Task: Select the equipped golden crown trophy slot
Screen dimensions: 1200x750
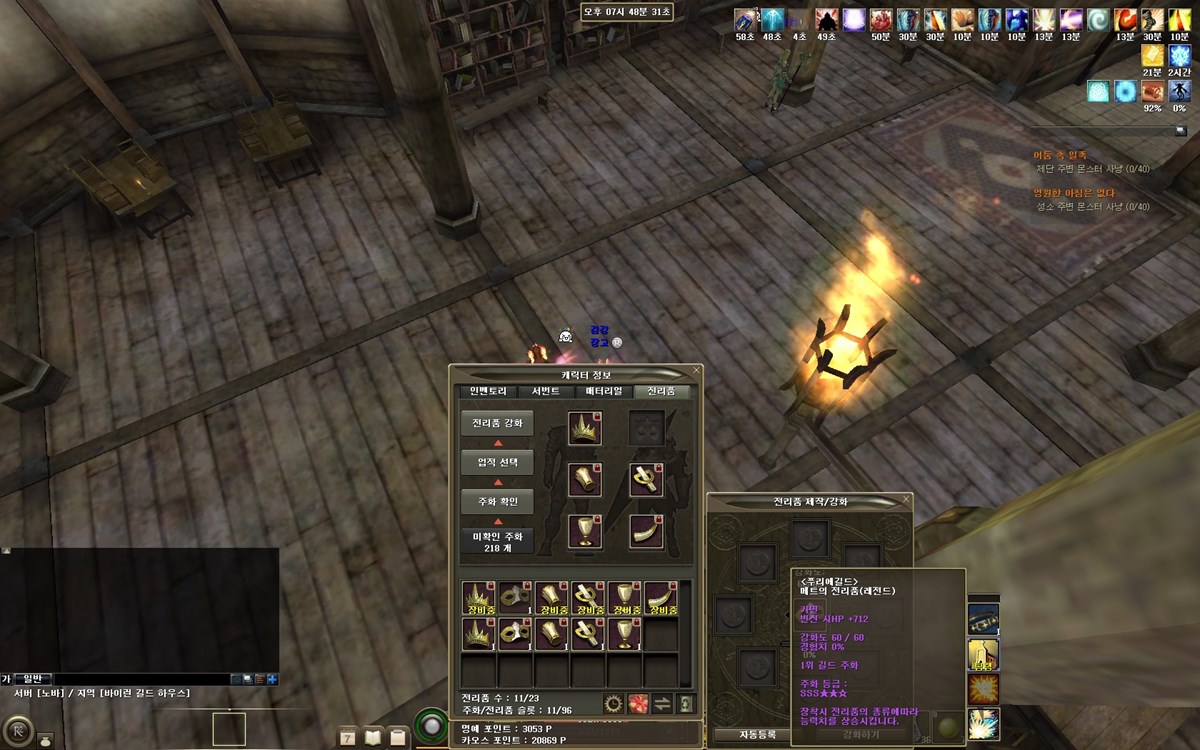Action: pyautogui.click(x=584, y=428)
